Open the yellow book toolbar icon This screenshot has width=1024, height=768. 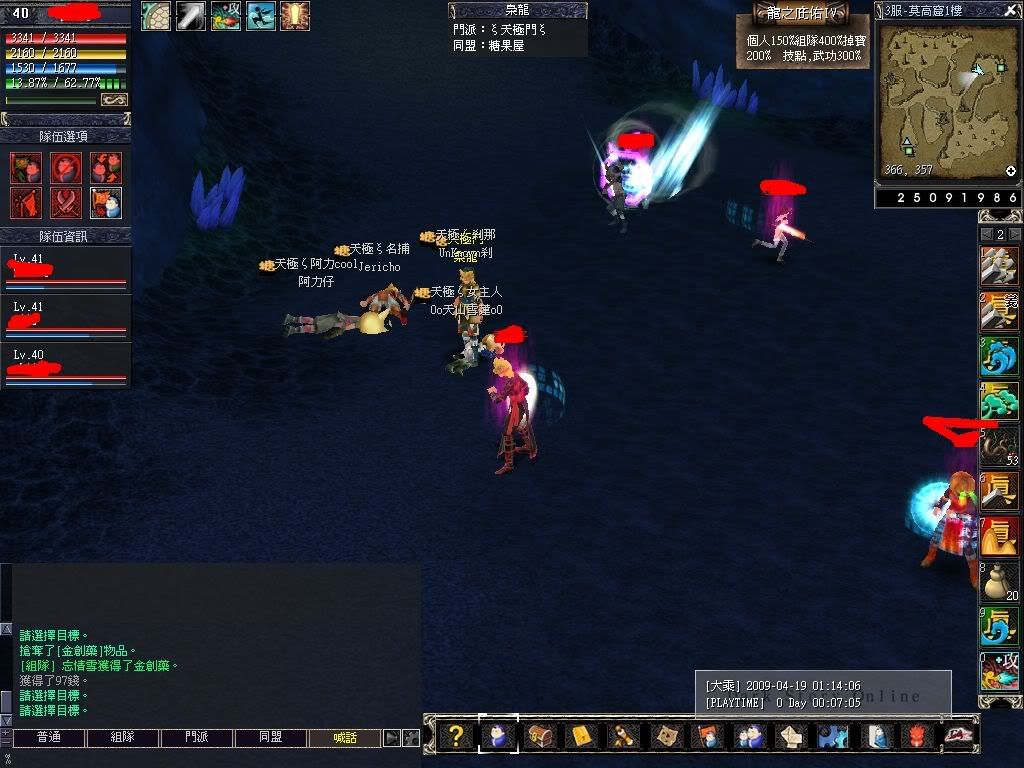pos(581,737)
